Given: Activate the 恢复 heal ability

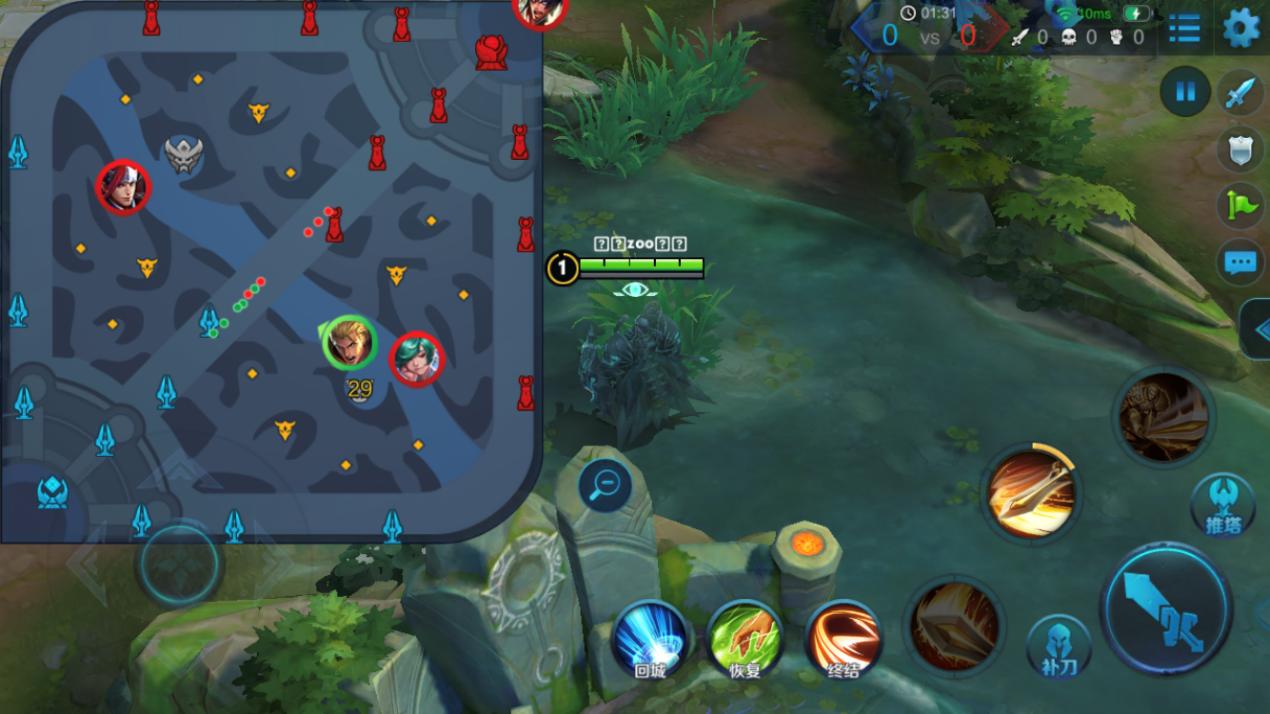Looking at the screenshot, I should 745,637.
